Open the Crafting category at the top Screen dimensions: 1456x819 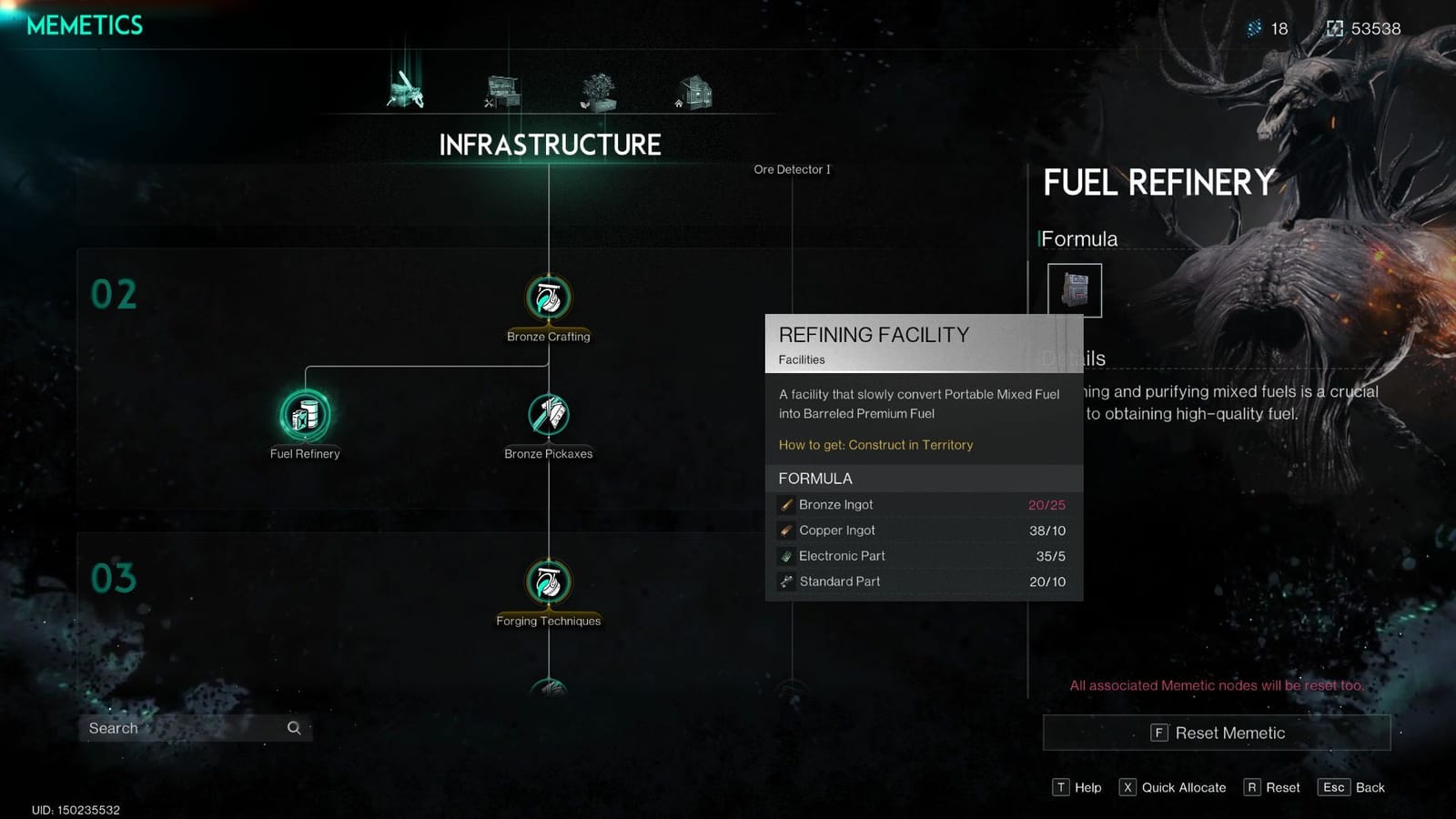[500, 88]
